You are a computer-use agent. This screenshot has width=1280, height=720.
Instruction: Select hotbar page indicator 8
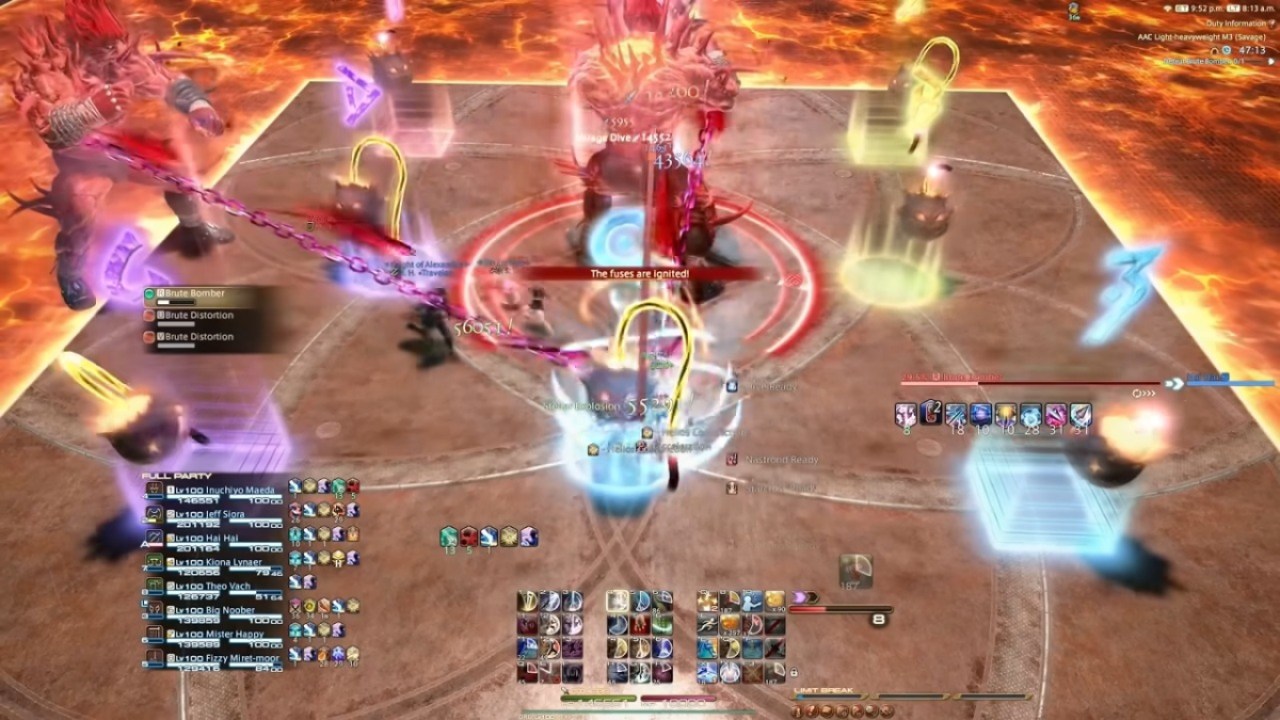coord(878,618)
